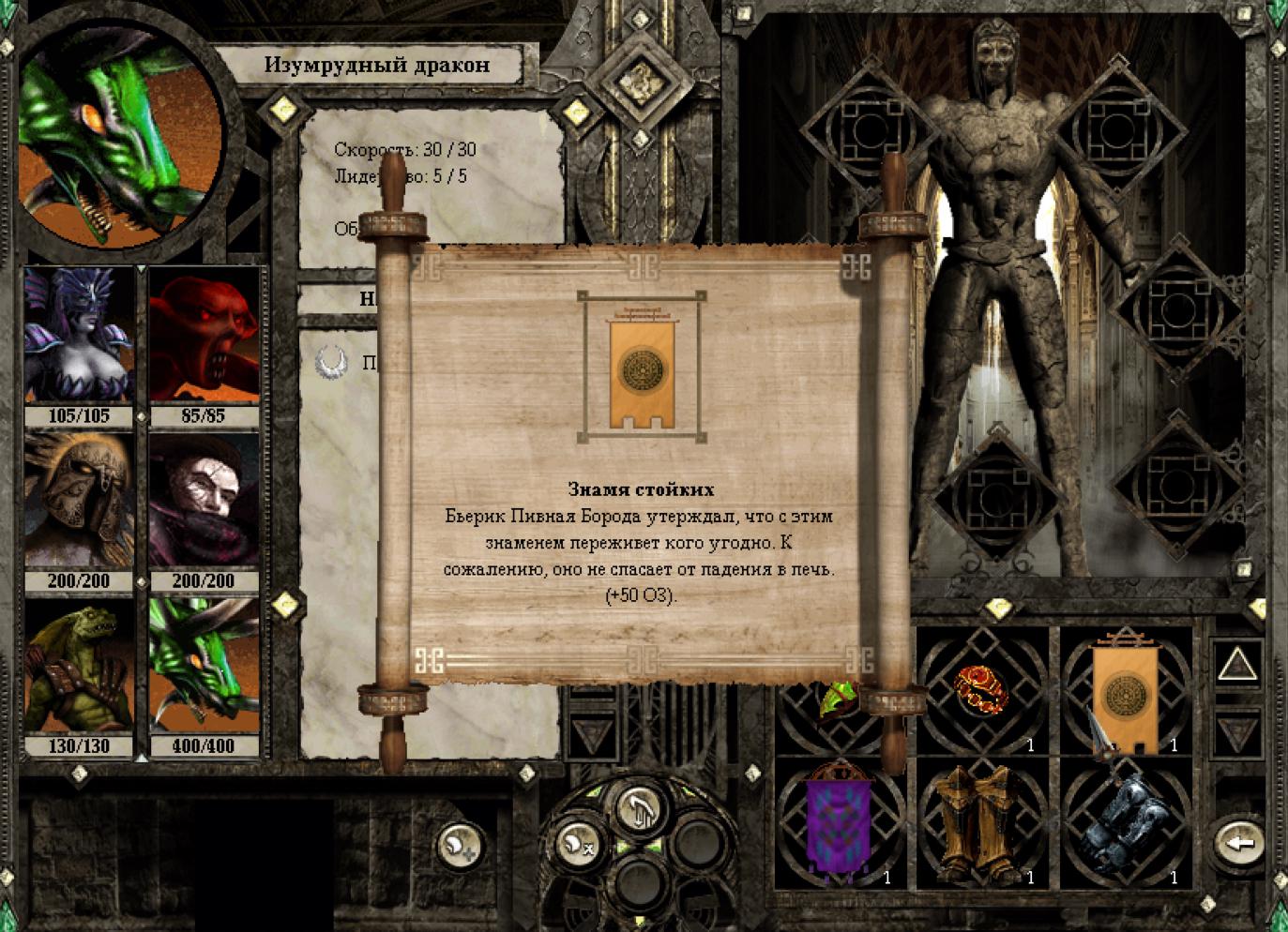Select the red jeweled ring item

[x=982, y=690]
